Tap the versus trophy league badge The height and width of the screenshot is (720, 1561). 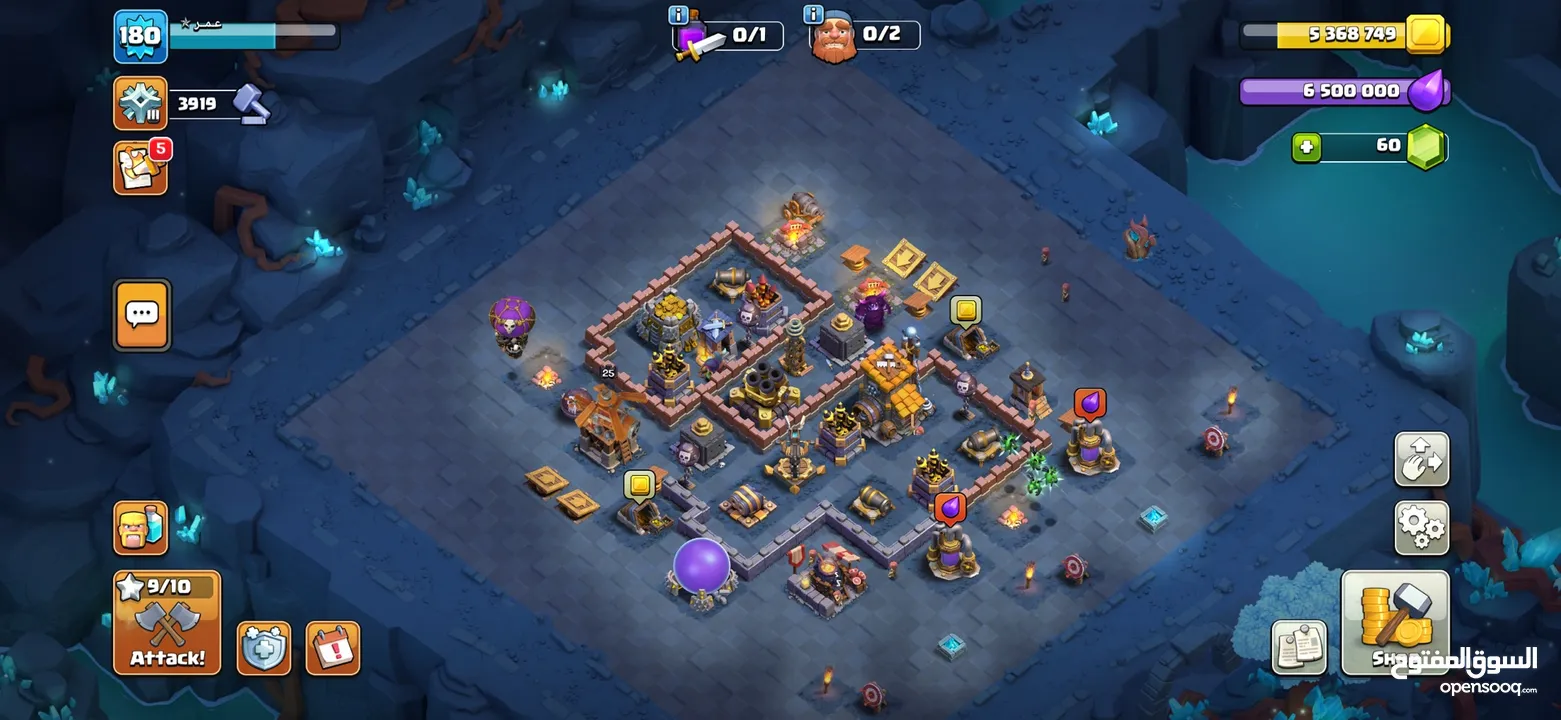pos(140,103)
